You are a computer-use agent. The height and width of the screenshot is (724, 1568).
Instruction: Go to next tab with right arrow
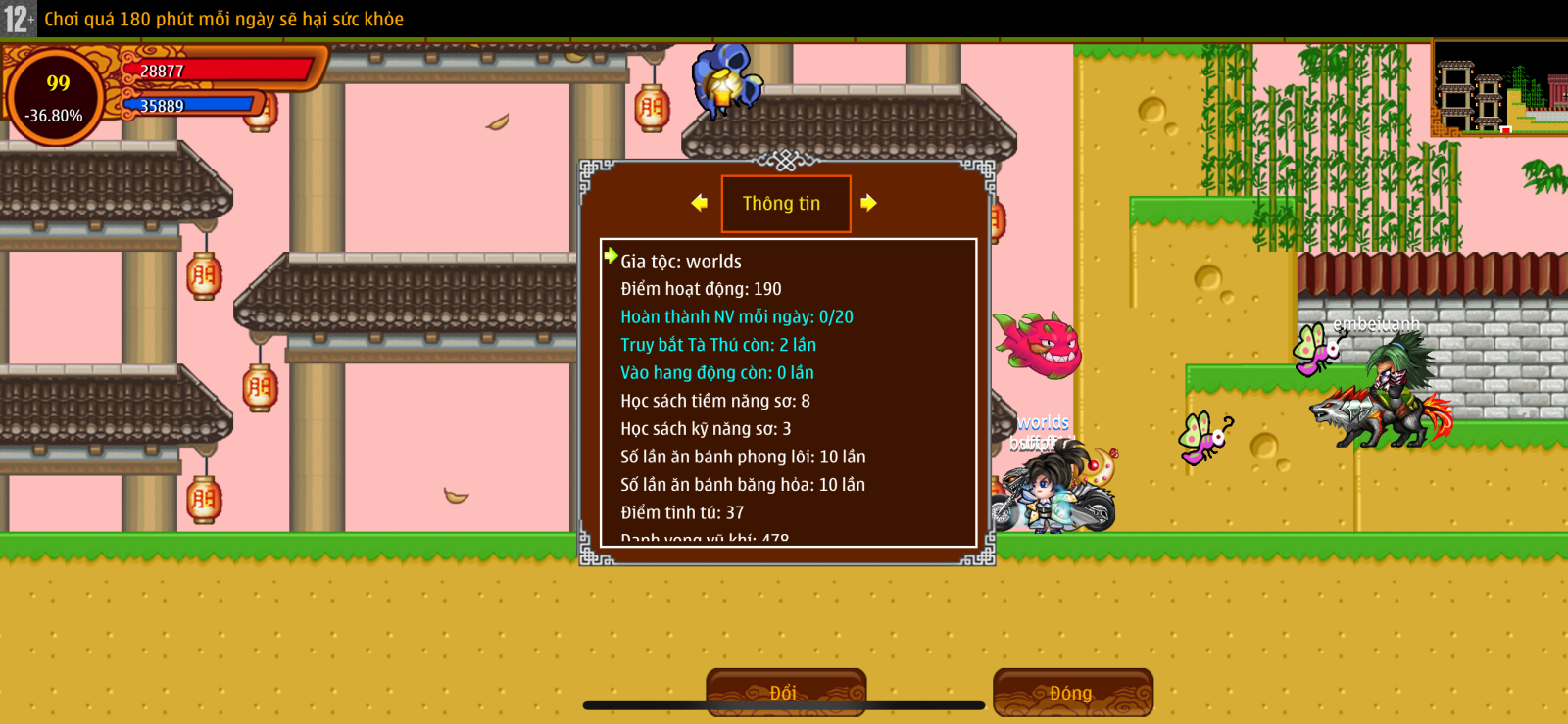pyautogui.click(x=868, y=203)
